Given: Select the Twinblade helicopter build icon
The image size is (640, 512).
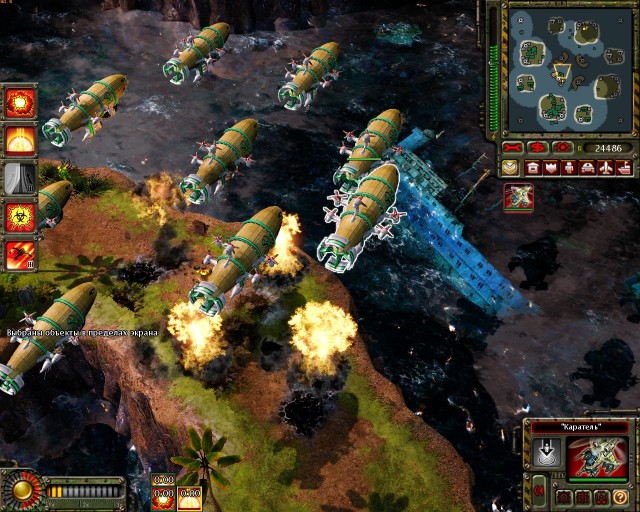Looking at the screenshot, I should (x=518, y=197).
